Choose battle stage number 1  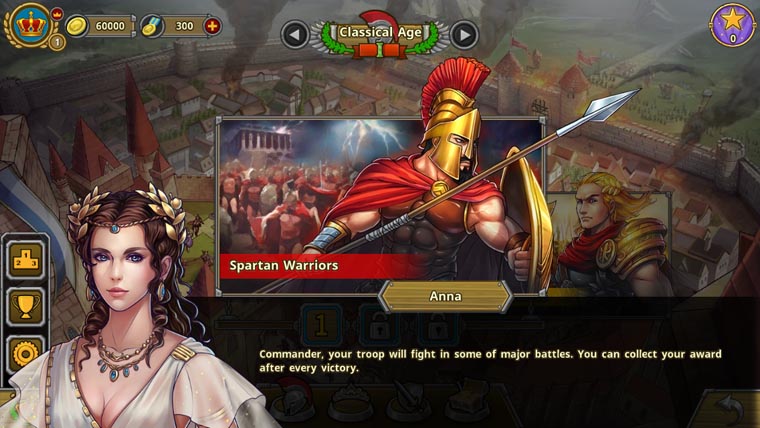[322, 325]
